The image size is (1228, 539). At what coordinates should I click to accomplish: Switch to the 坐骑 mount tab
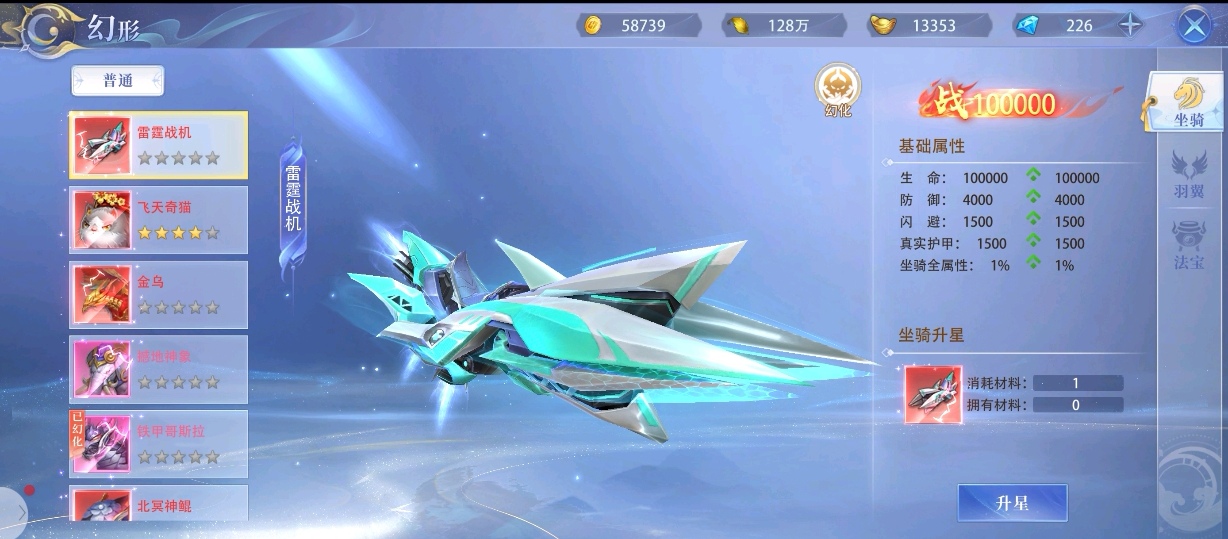click(x=1188, y=104)
